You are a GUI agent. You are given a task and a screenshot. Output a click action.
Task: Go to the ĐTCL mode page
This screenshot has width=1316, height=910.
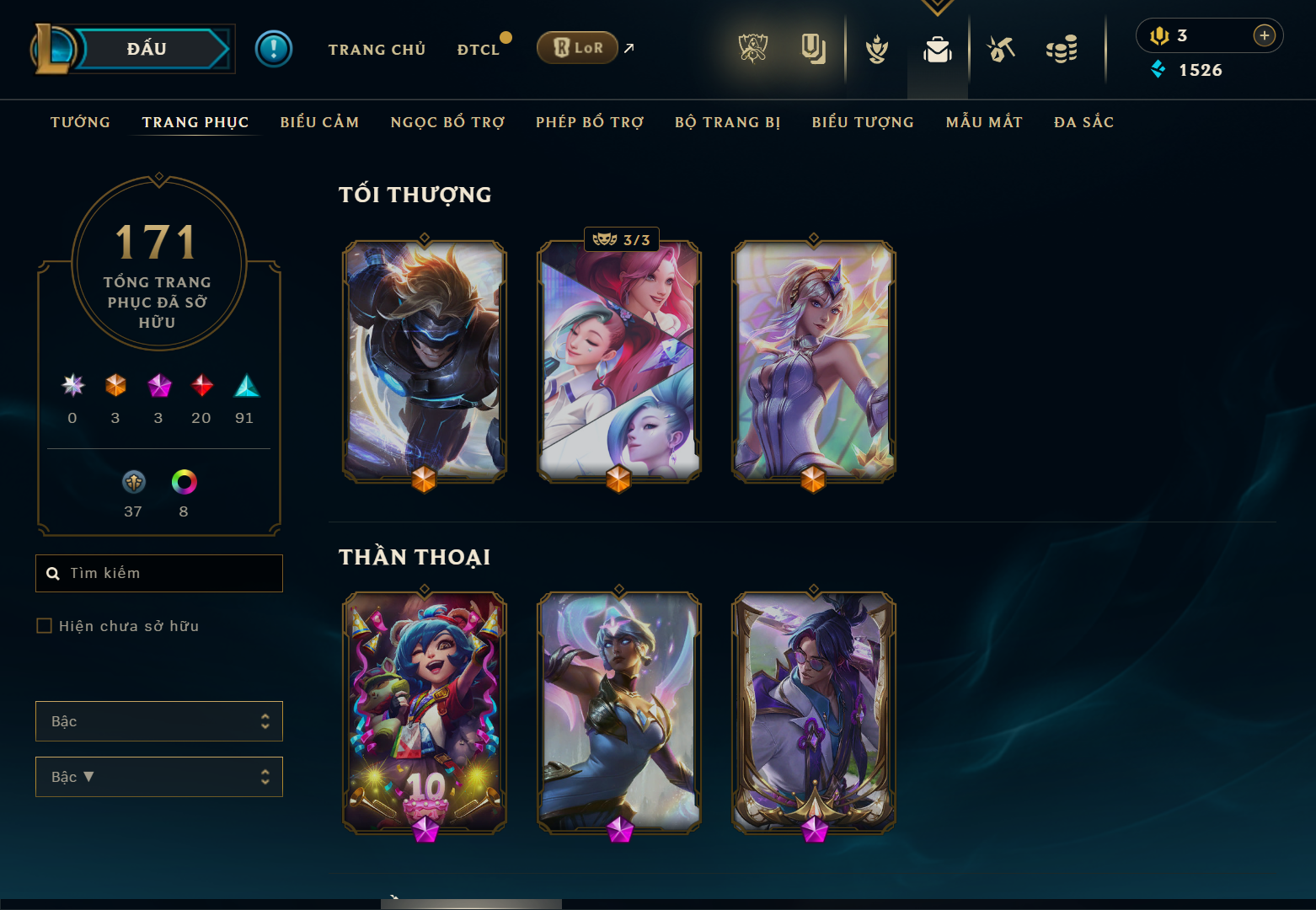coord(479,50)
